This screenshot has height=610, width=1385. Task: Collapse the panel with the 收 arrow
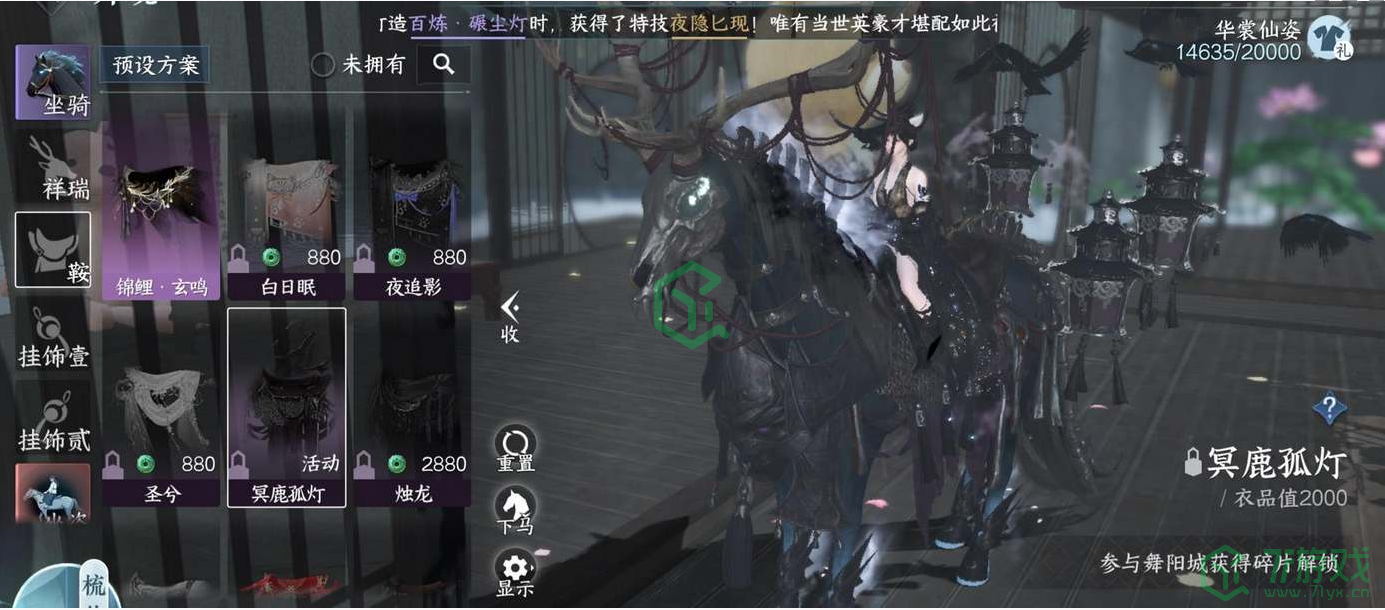510,316
